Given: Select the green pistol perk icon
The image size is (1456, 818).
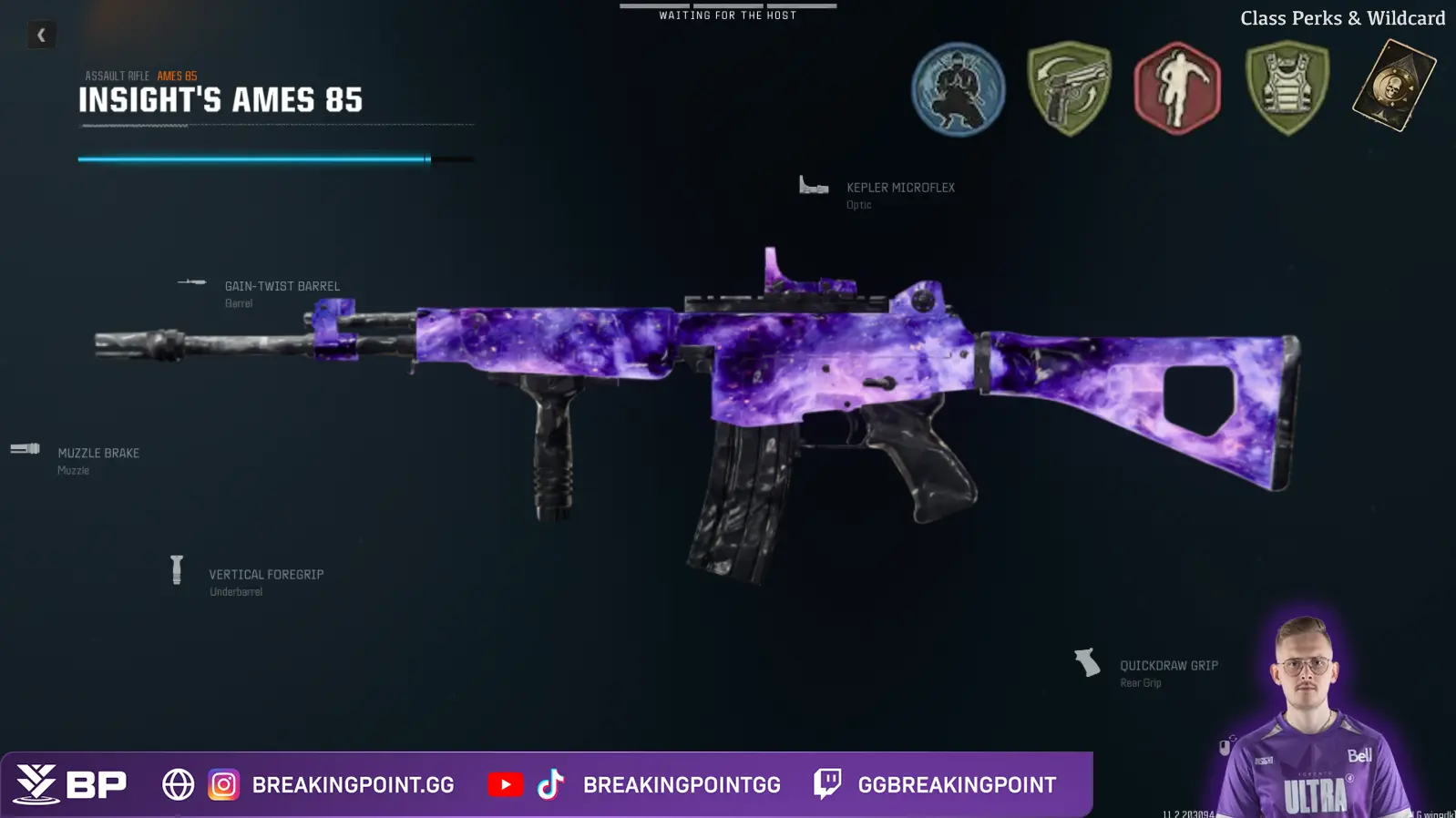Looking at the screenshot, I should 1069,89.
